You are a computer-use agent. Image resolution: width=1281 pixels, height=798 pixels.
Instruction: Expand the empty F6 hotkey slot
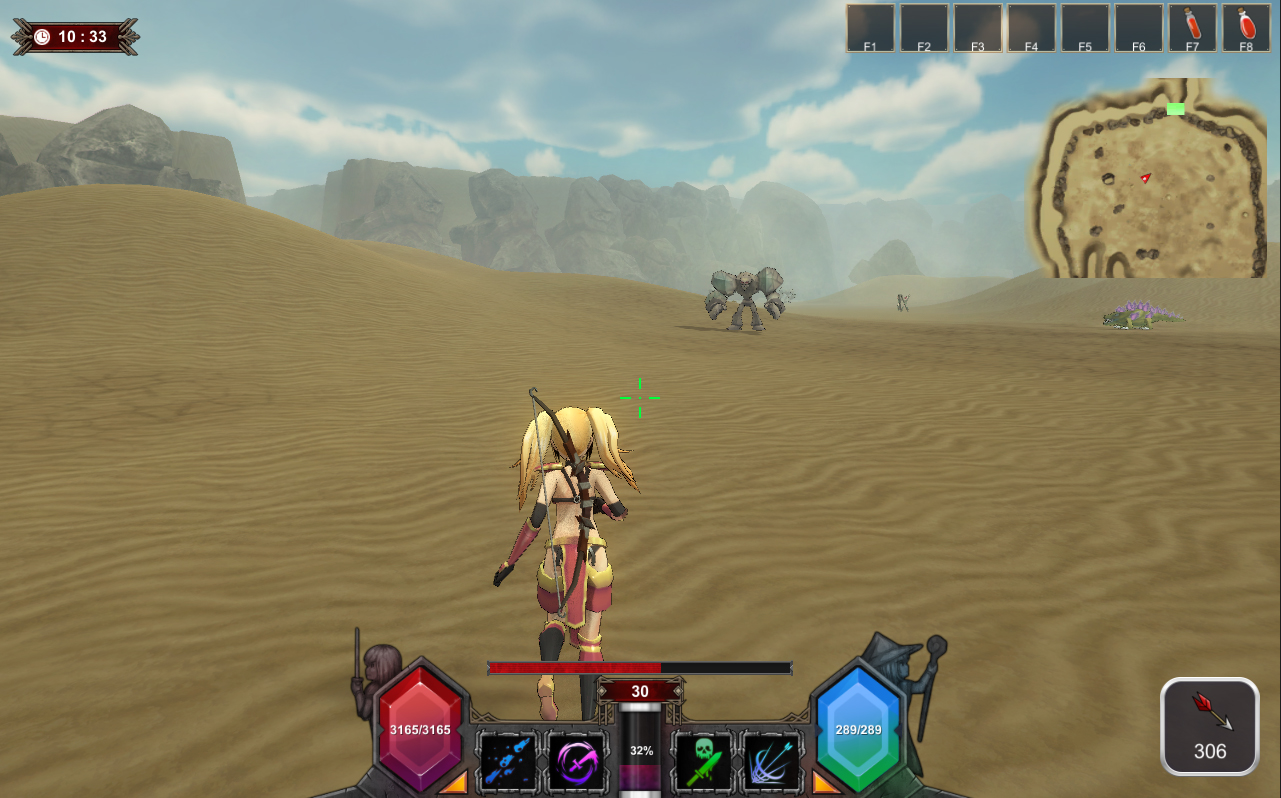tap(1139, 25)
